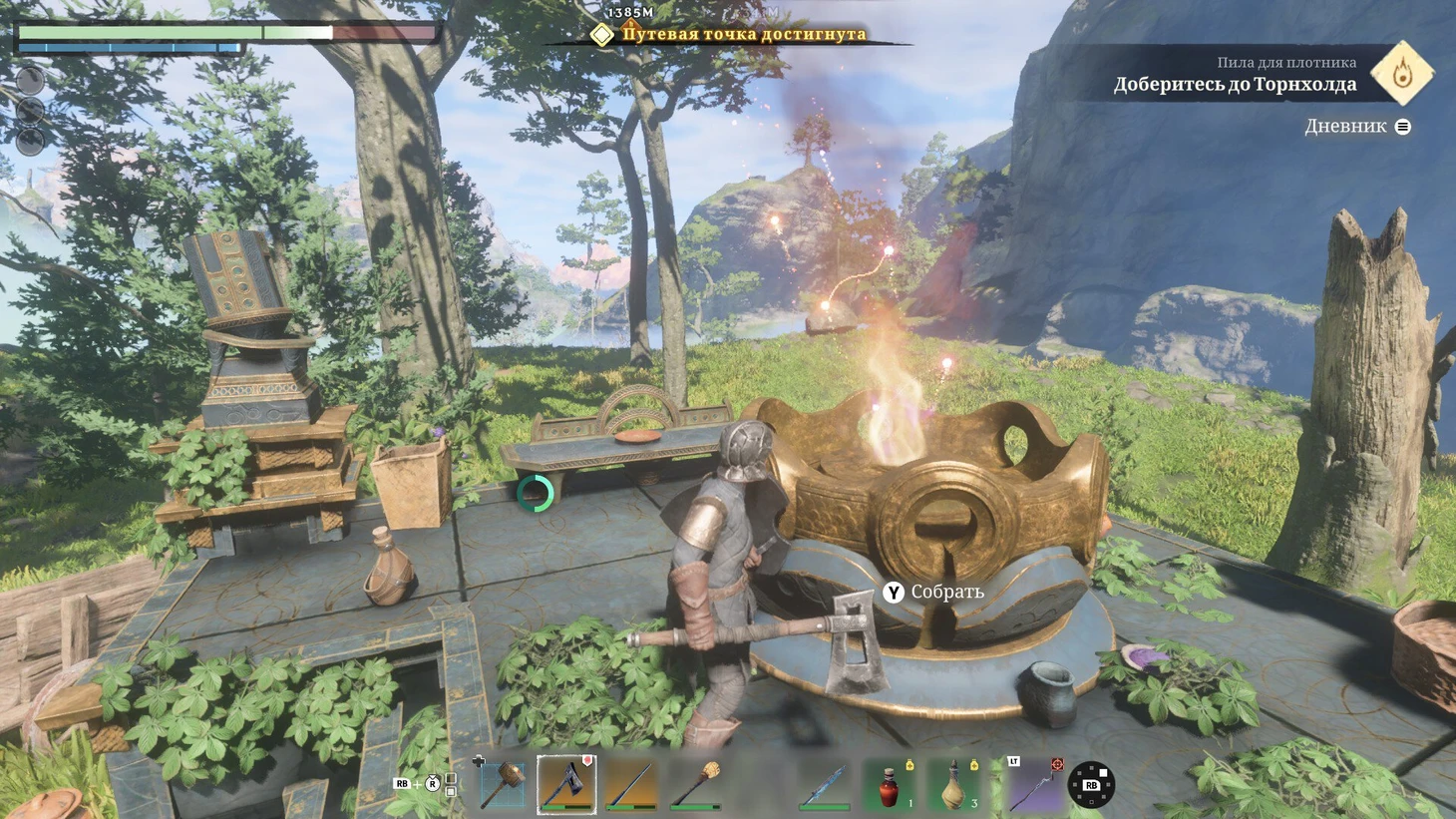Click the diamond flame quest icon
Image resolution: width=1456 pixels, height=819 pixels.
point(1402,73)
